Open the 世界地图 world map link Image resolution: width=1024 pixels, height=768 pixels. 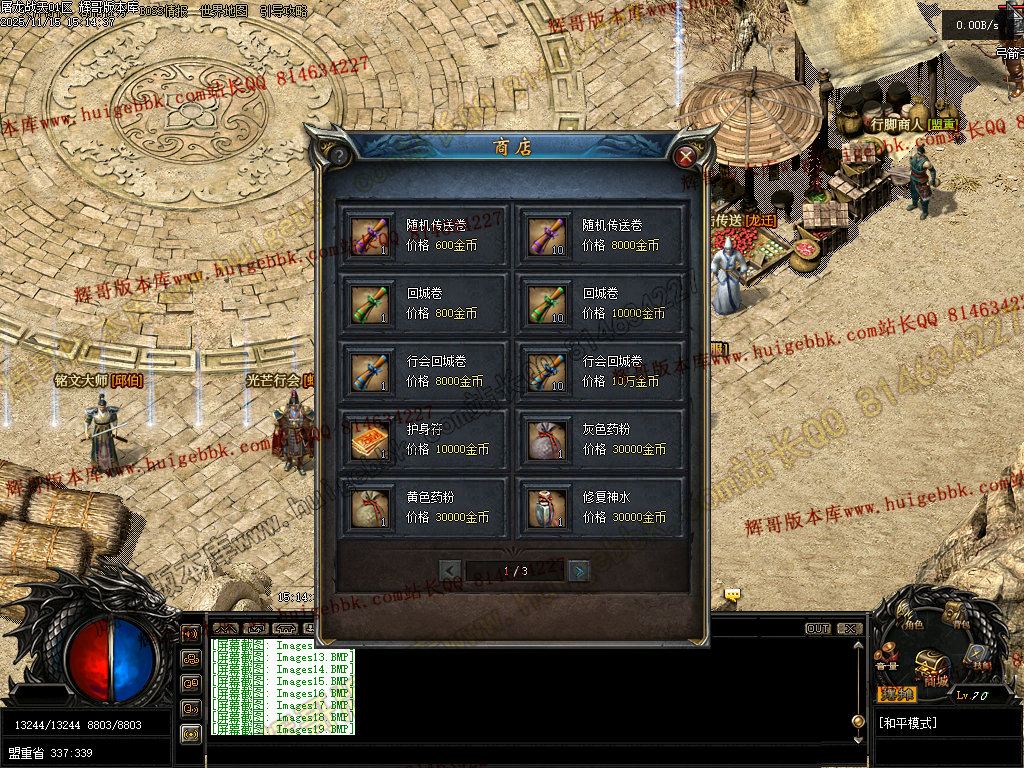[227, 12]
